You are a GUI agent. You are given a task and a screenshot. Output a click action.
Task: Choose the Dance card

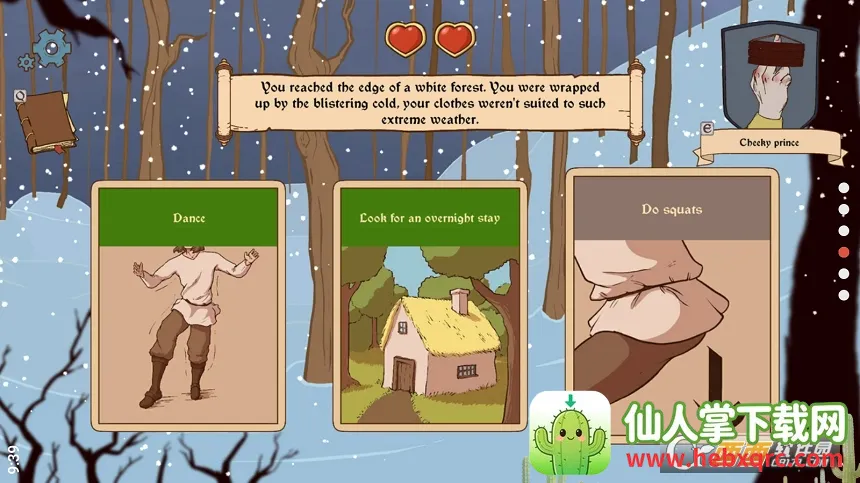click(188, 303)
